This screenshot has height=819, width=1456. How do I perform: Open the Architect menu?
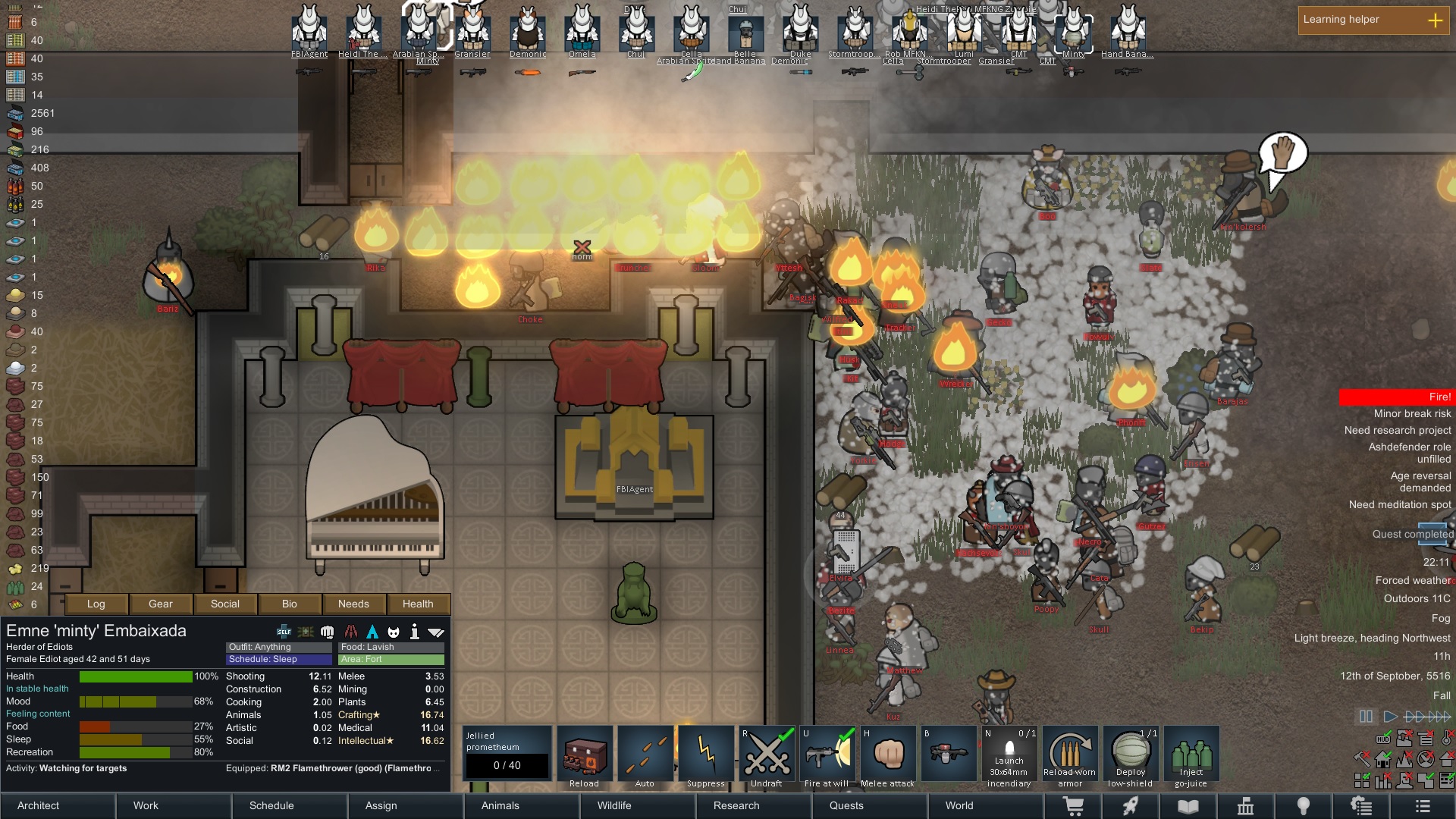(38, 805)
